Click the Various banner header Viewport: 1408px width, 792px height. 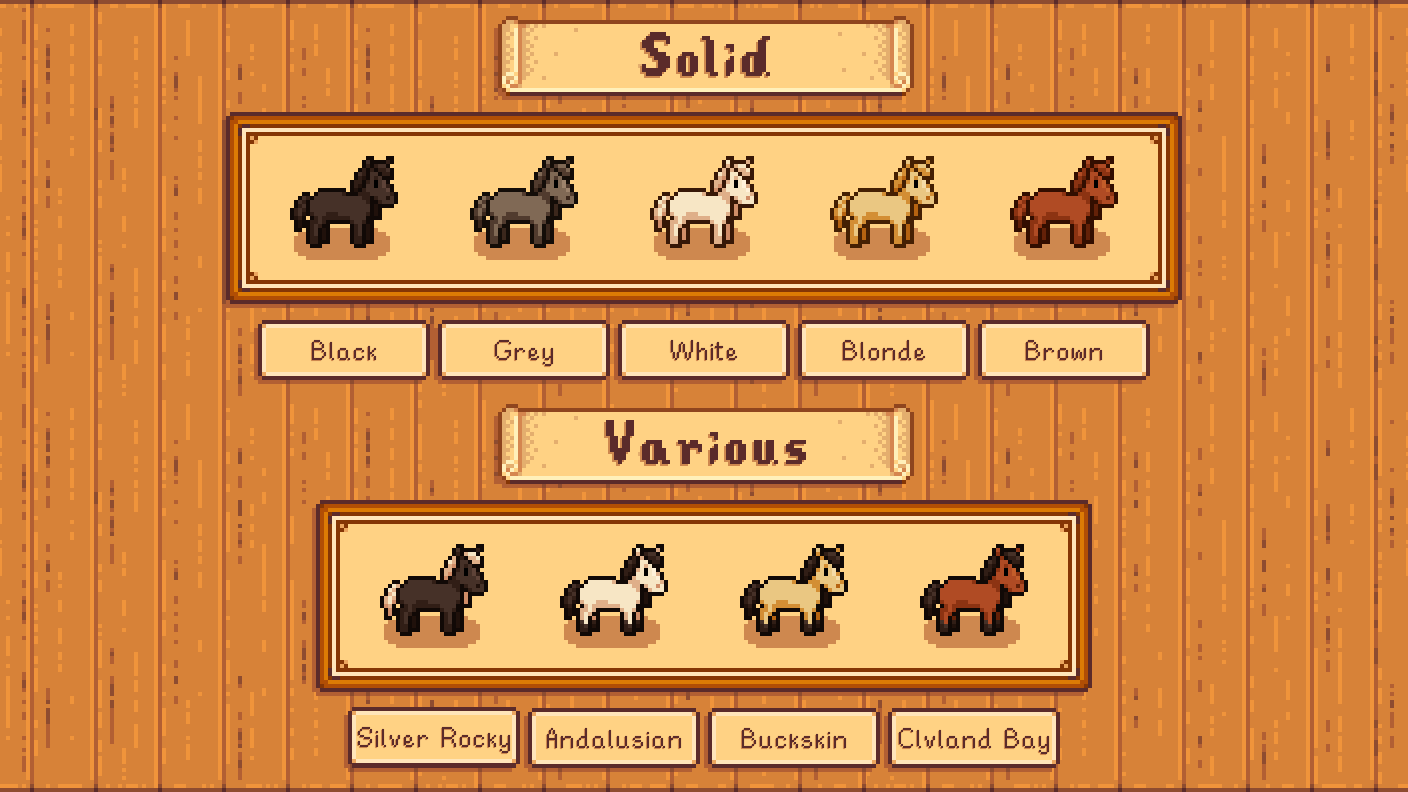[x=703, y=446]
